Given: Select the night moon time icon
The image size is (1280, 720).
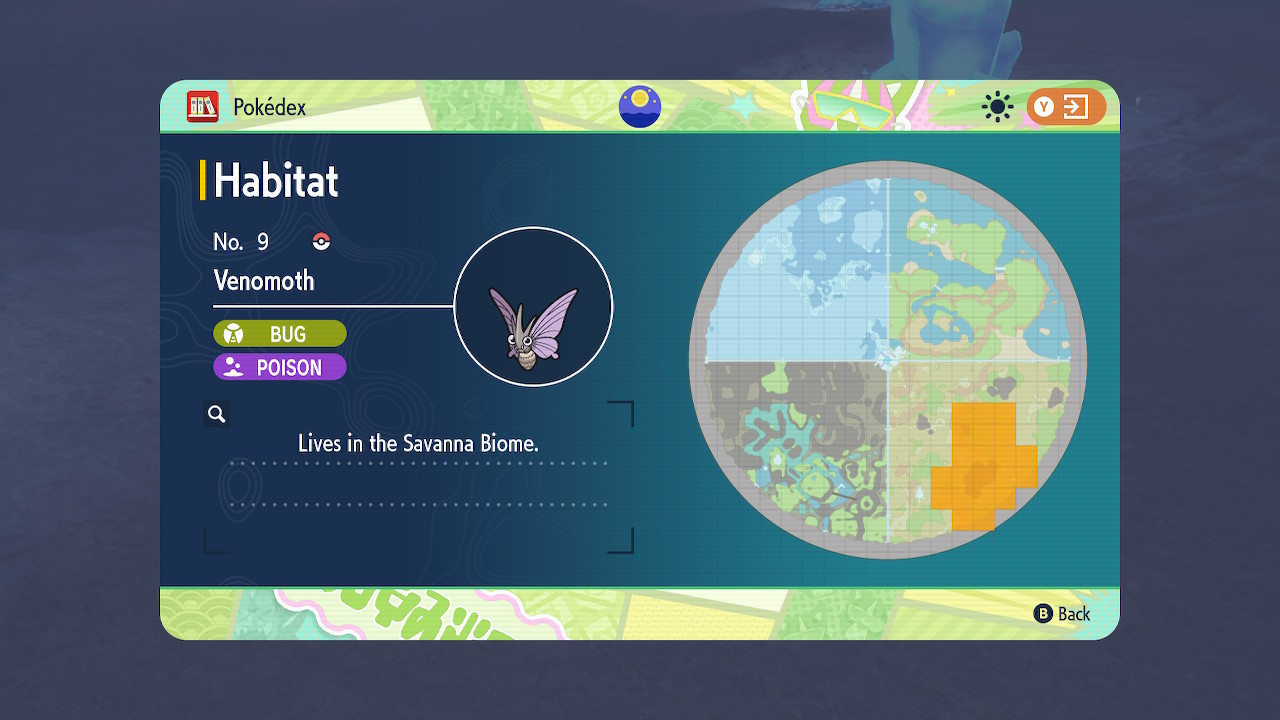Looking at the screenshot, I should click(x=640, y=107).
